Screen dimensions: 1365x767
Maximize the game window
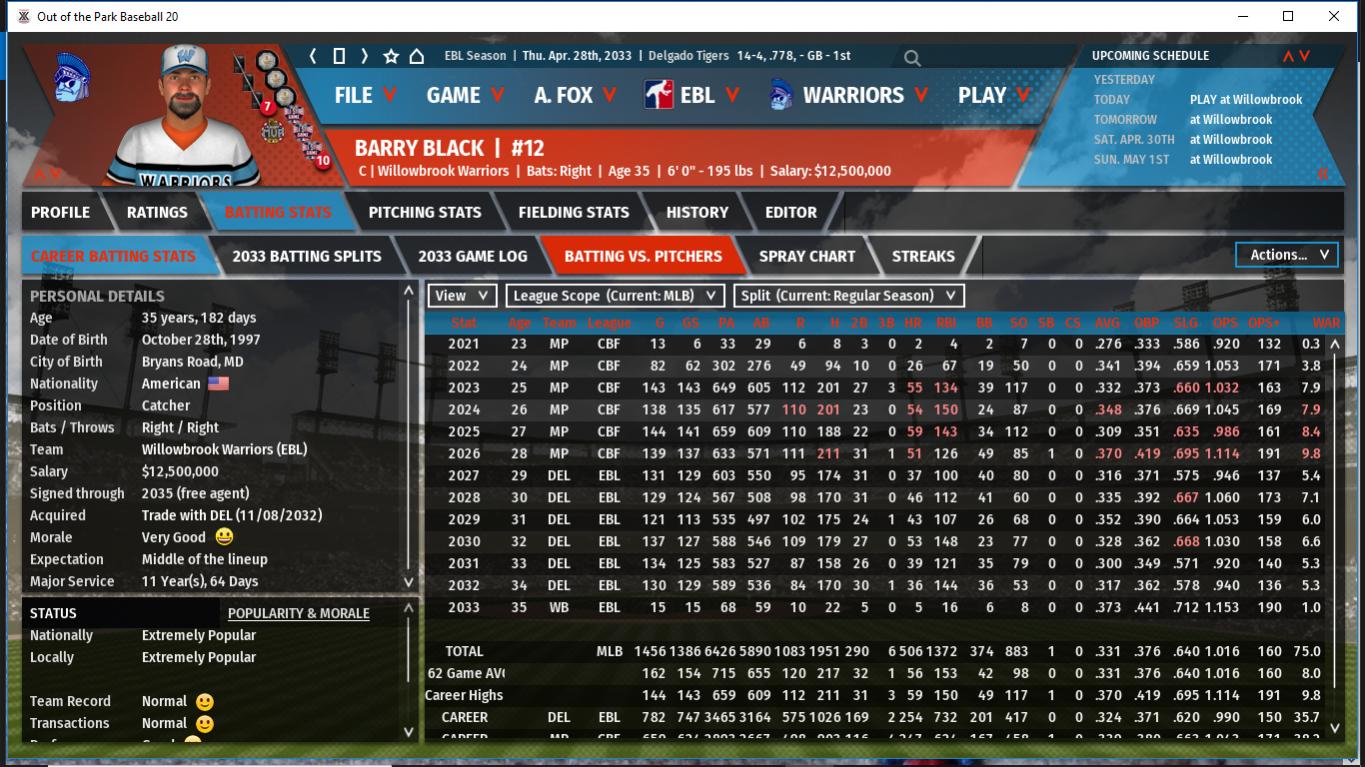(x=1288, y=16)
